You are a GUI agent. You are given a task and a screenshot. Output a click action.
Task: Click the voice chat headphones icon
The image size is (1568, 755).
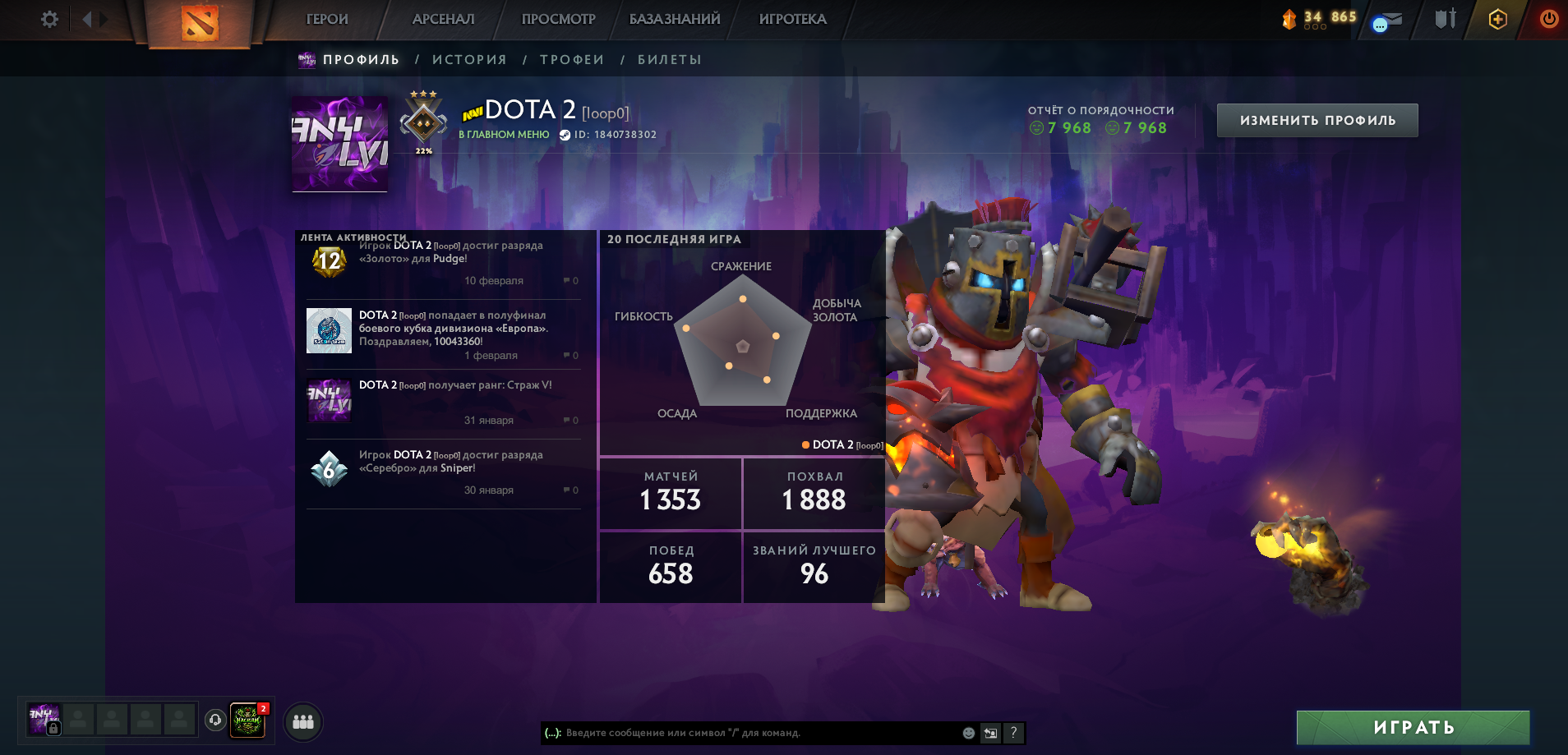point(215,720)
